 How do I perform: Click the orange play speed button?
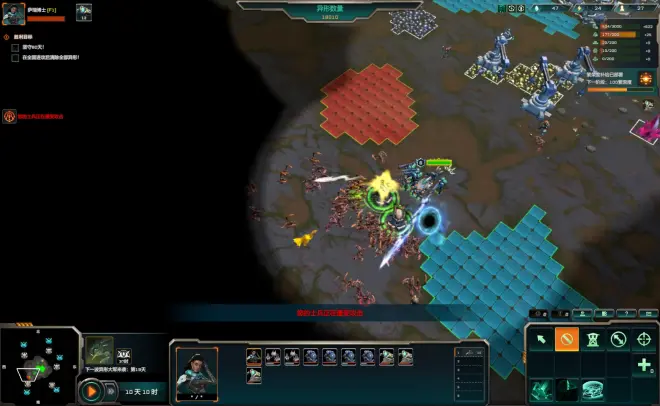91,392
